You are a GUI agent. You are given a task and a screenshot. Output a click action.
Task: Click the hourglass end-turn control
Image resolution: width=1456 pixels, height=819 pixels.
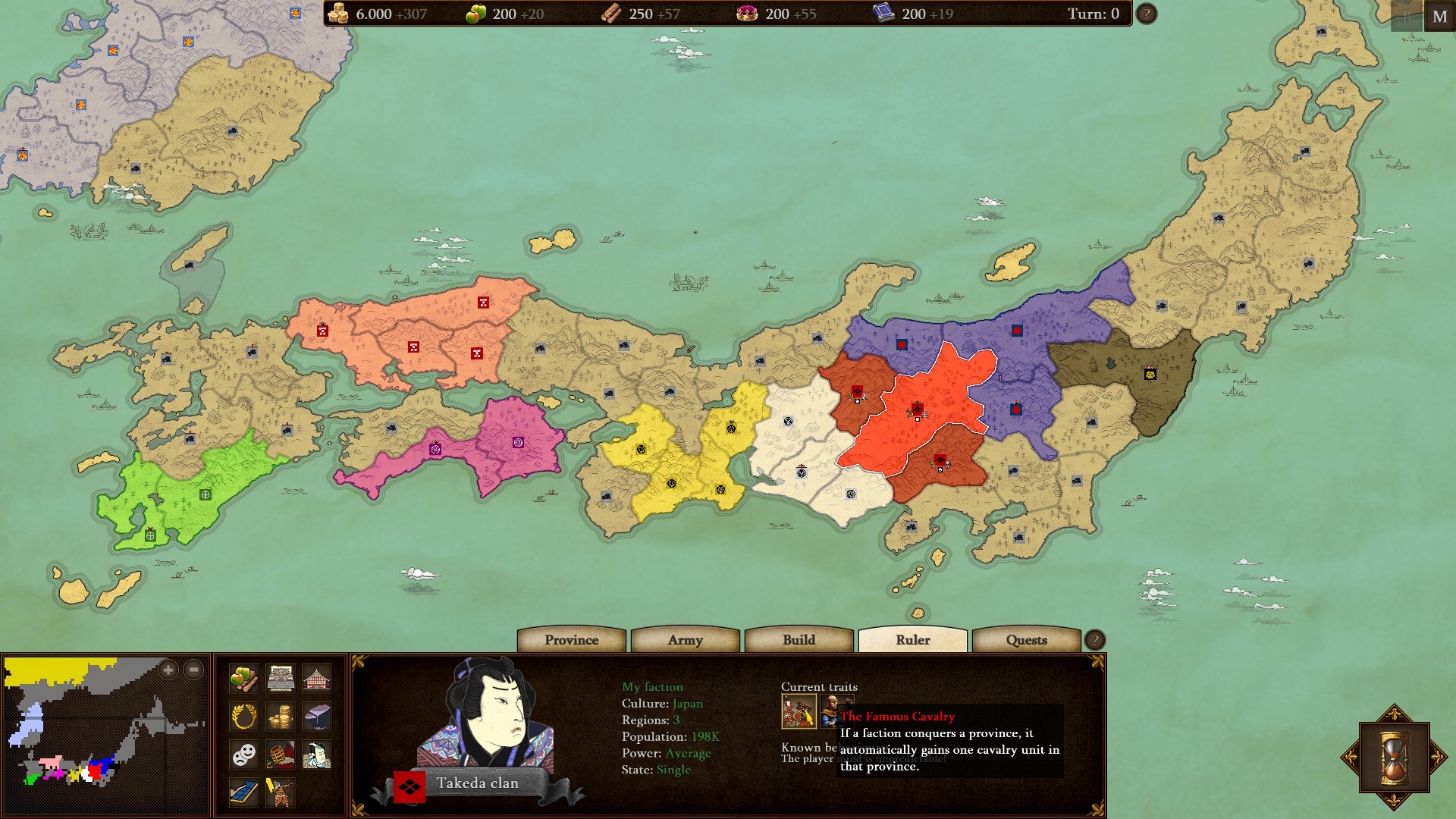tap(1394, 755)
